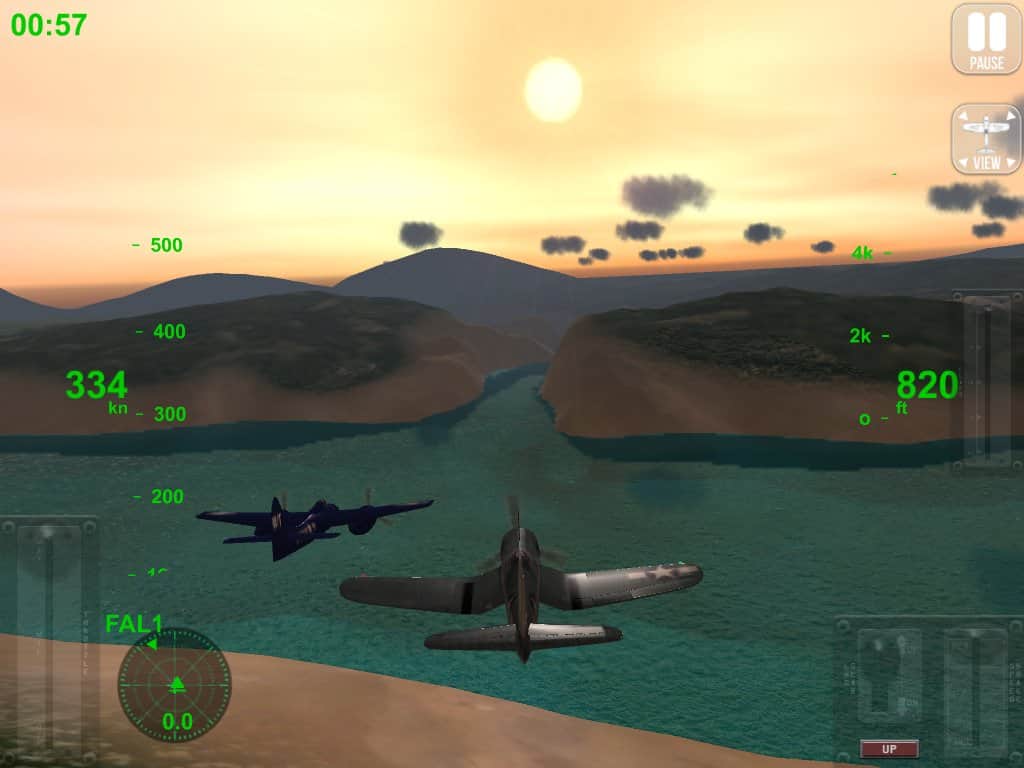The height and width of the screenshot is (768, 1024).
Task: Tap the red UP gear button
Action: pyautogui.click(x=889, y=748)
